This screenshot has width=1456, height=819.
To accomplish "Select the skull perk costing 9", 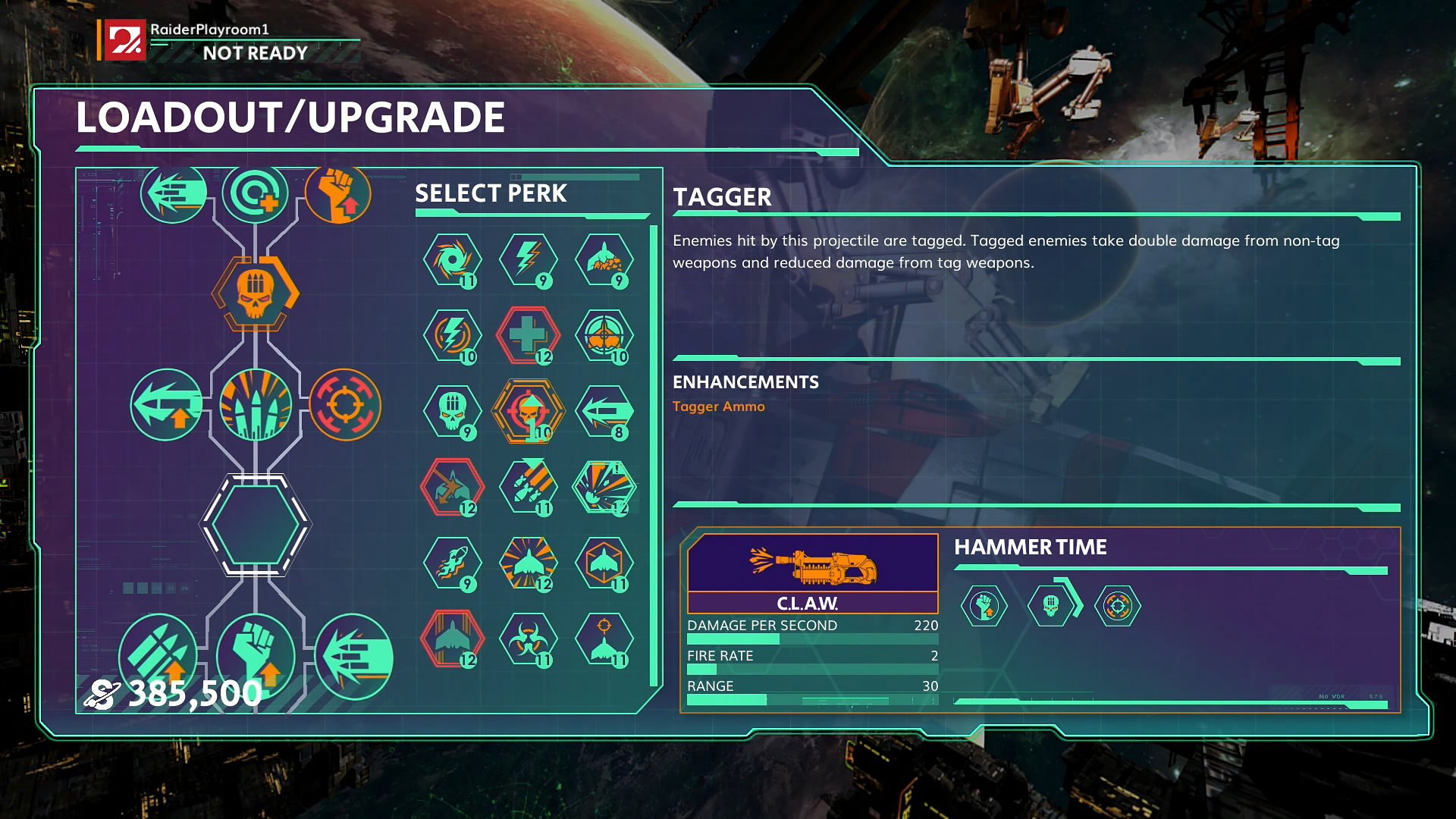I will tap(452, 411).
